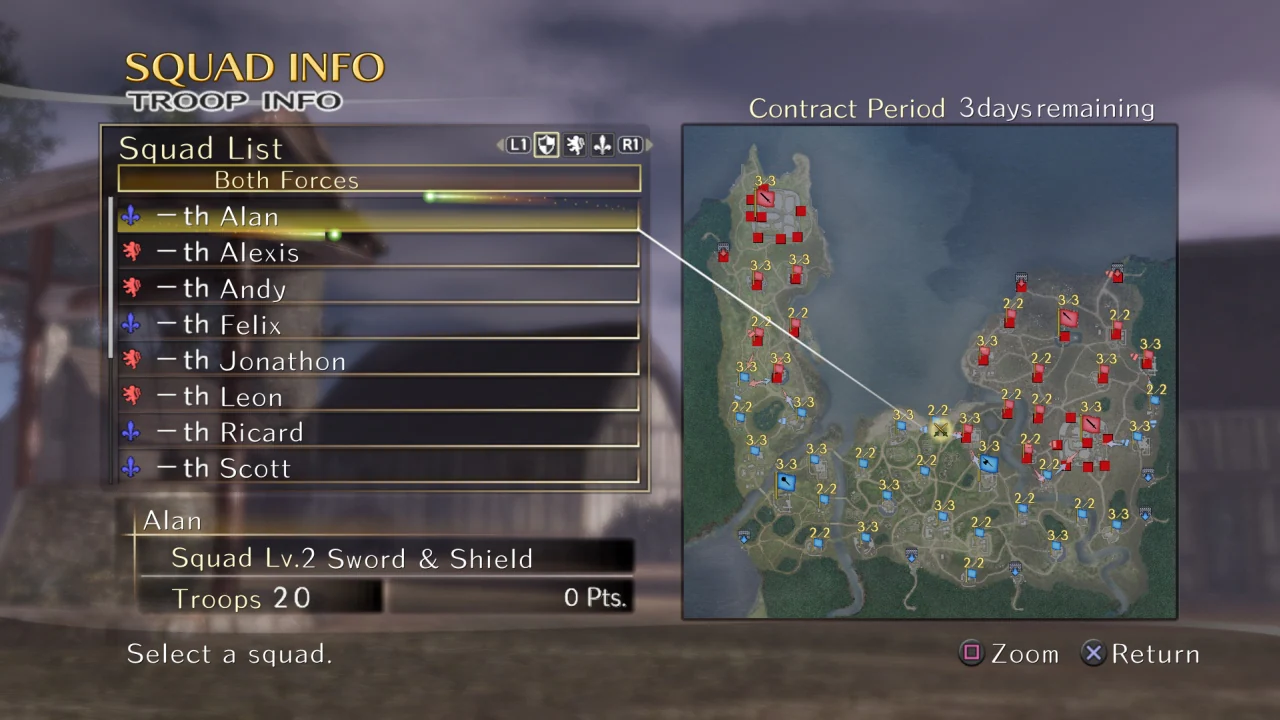Screen dimensions: 1280x720
Task: Switch to the Troop Info tab
Action: click(x=236, y=100)
